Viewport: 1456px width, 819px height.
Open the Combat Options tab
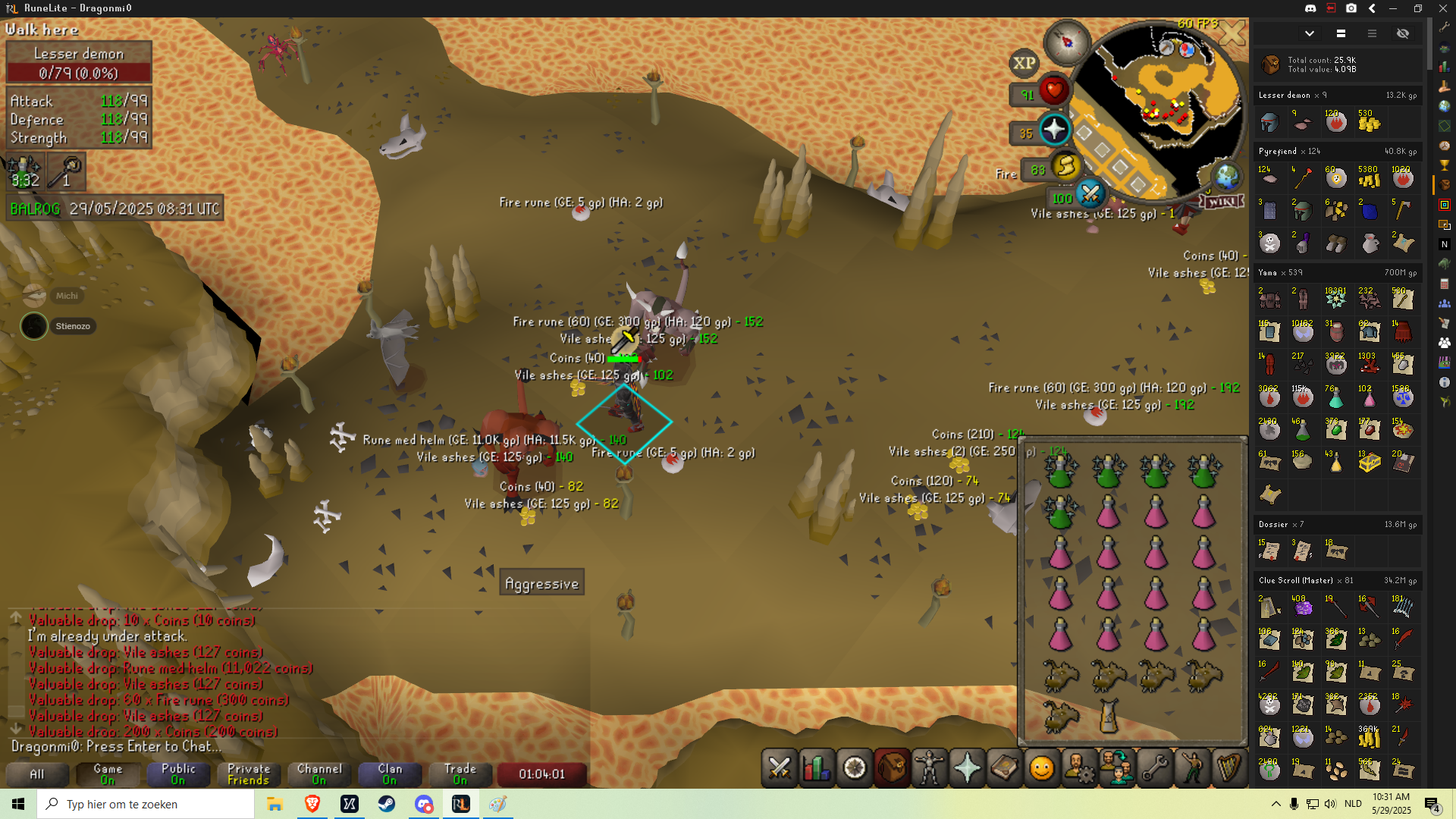(780, 768)
